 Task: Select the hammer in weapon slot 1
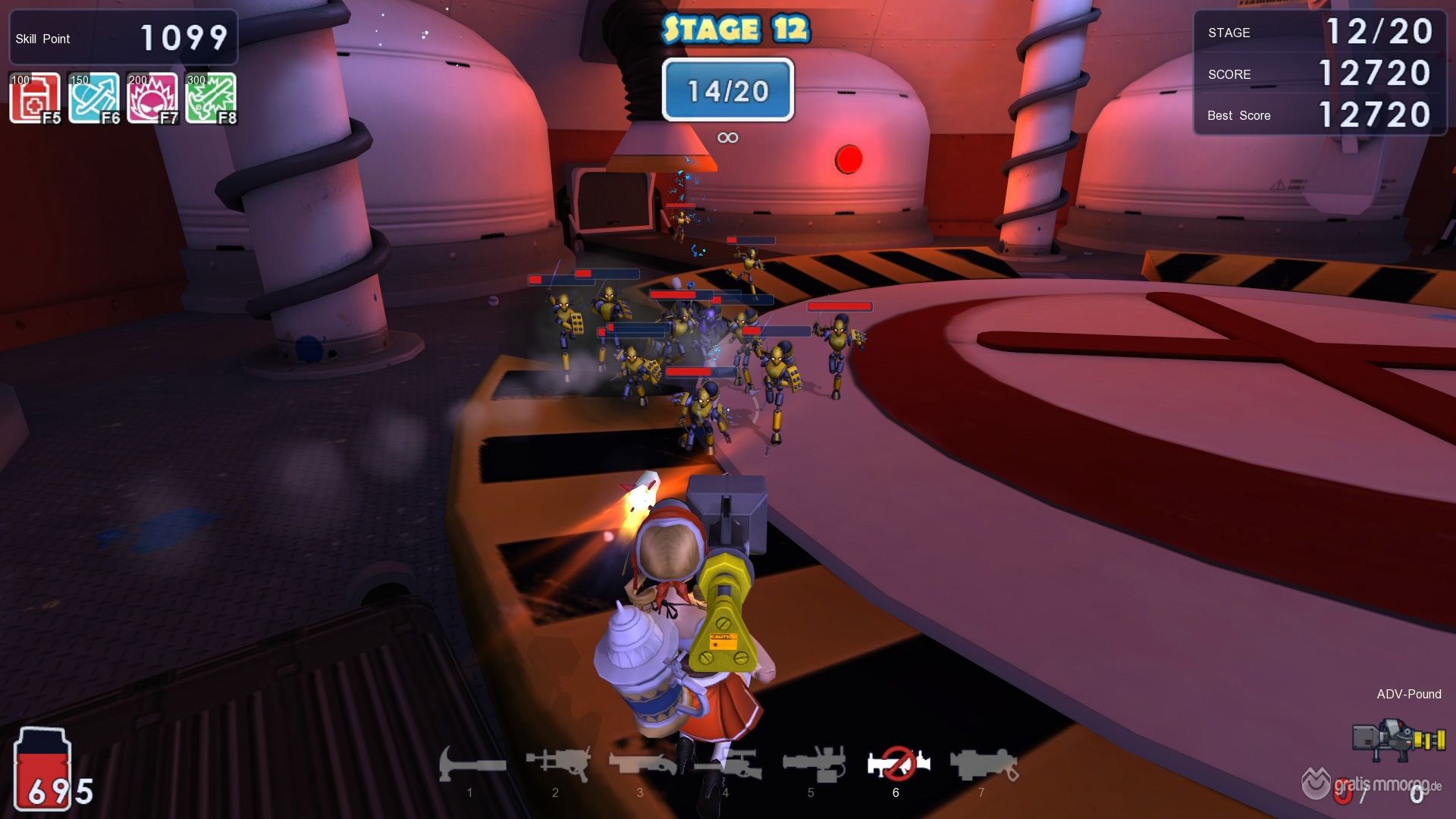click(x=471, y=764)
